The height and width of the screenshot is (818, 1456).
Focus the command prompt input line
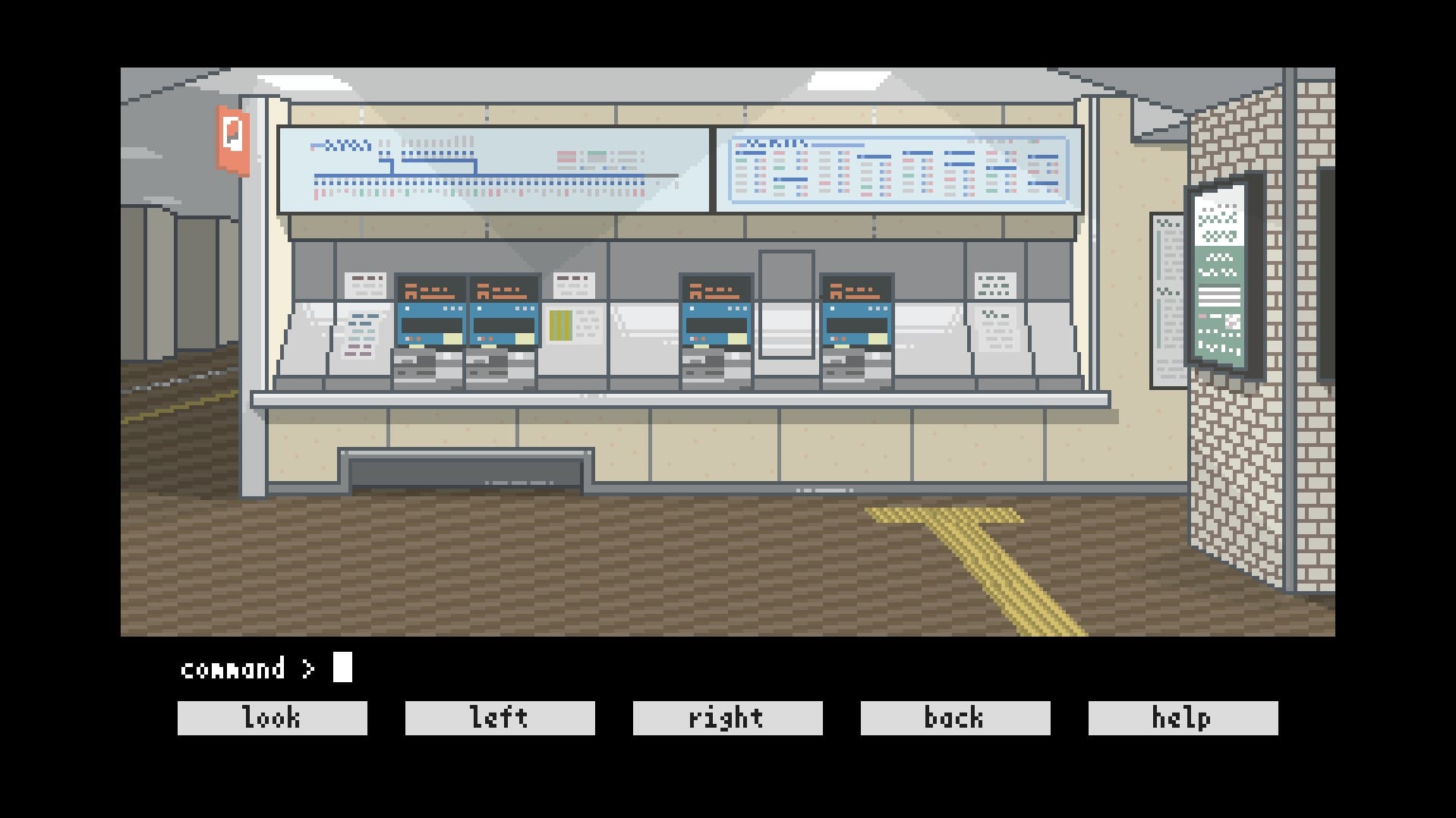pyautogui.click(x=343, y=668)
